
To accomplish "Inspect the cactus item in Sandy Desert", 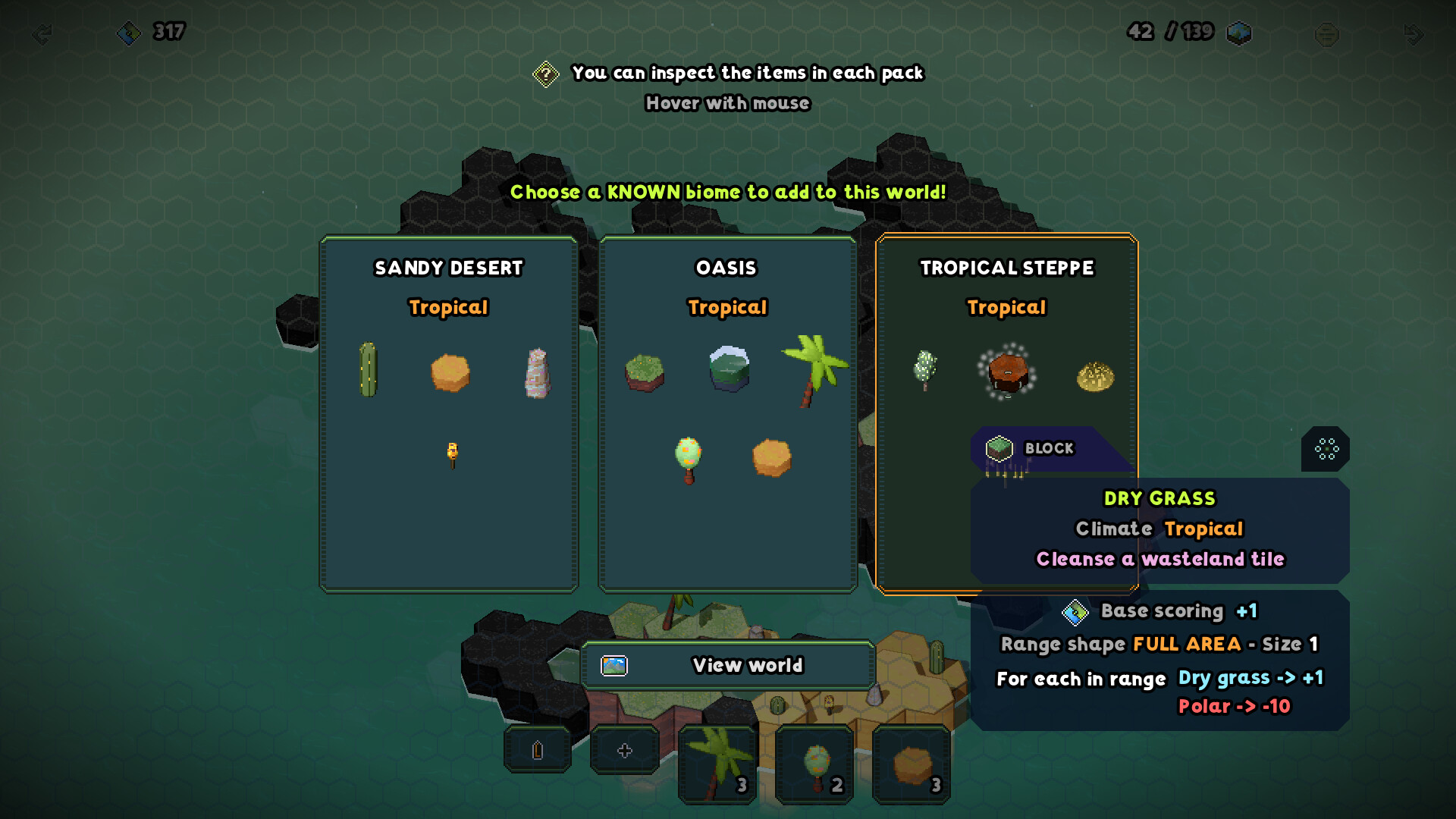I will pos(368,370).
